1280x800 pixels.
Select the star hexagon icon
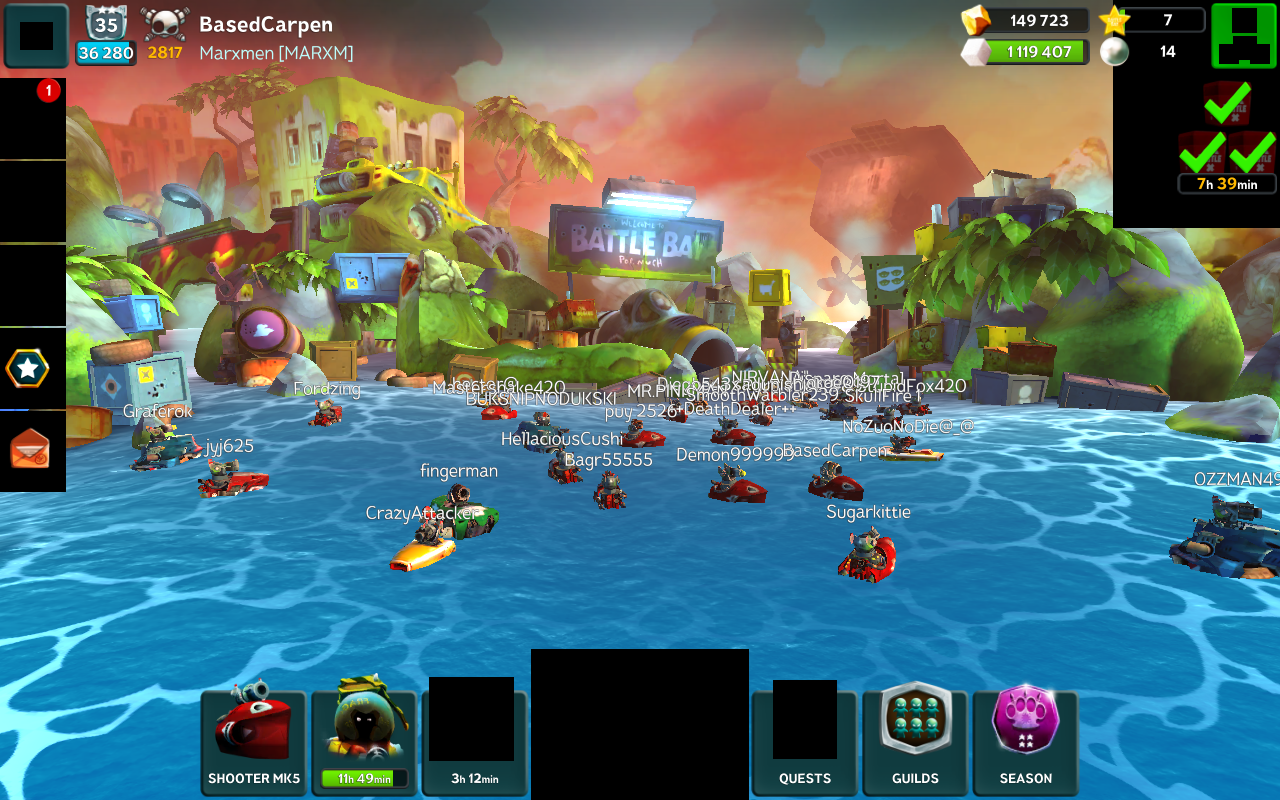[28, 369]
